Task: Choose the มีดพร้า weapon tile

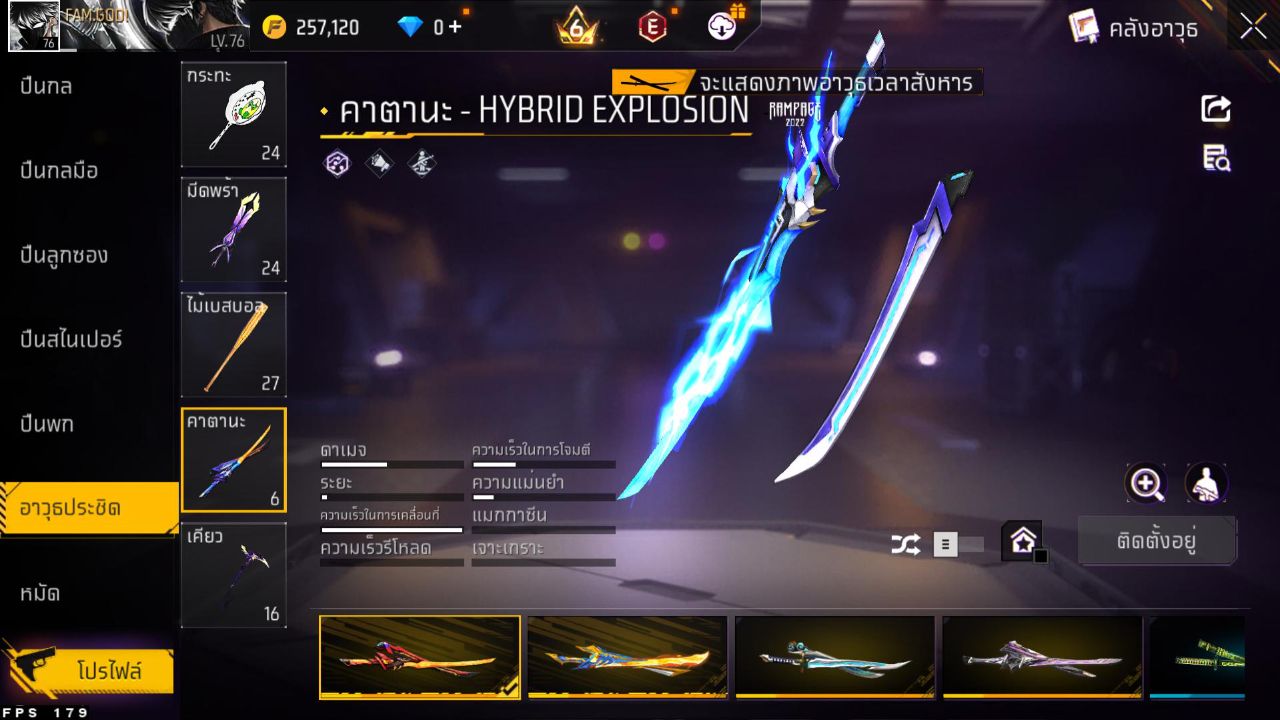Action: [233, 229]
